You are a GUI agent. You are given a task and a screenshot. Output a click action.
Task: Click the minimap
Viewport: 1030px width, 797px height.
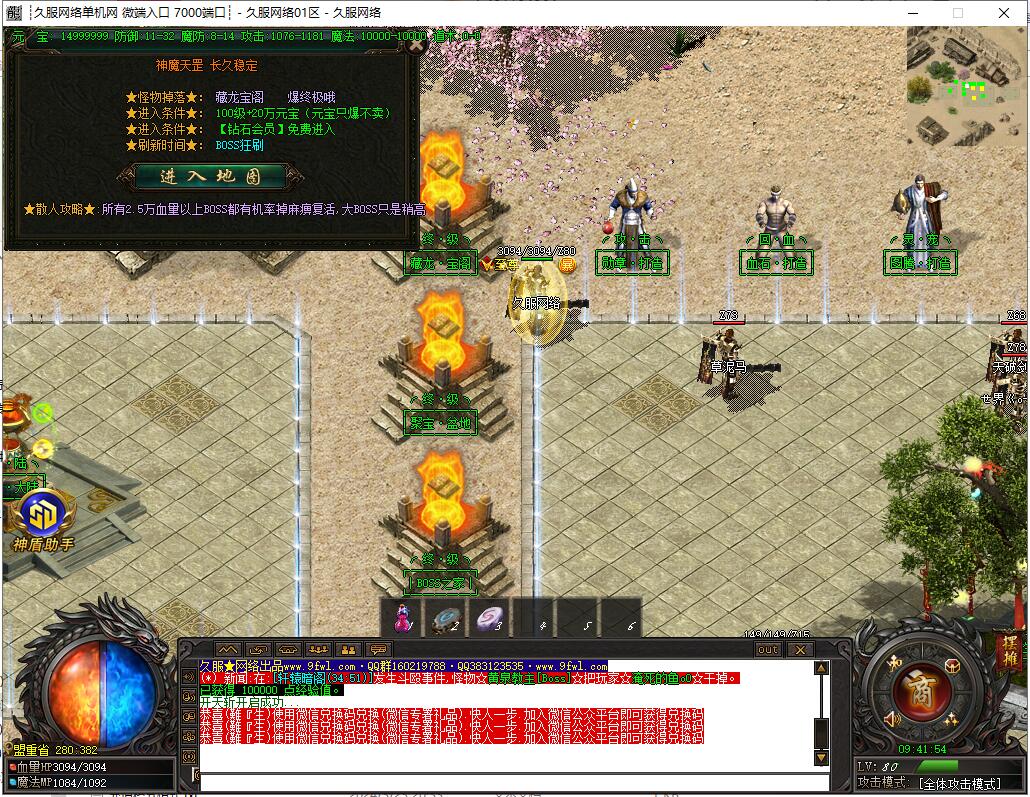tap(966, 87)
